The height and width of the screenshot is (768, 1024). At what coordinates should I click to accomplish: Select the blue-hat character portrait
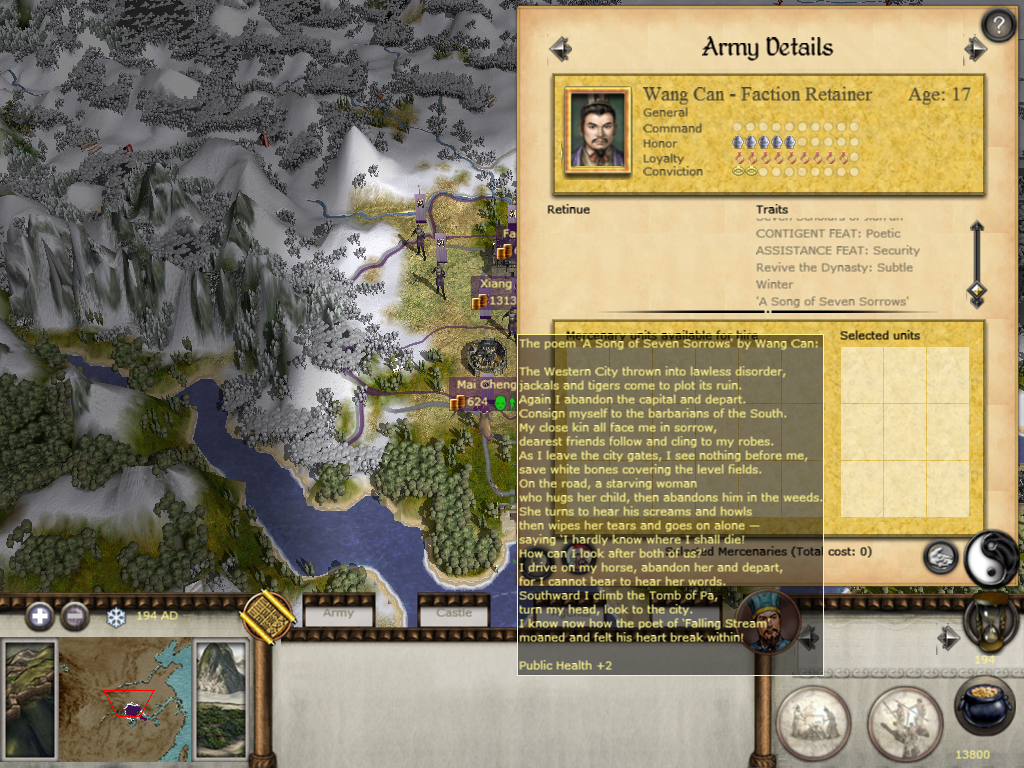tap(767, 622)
